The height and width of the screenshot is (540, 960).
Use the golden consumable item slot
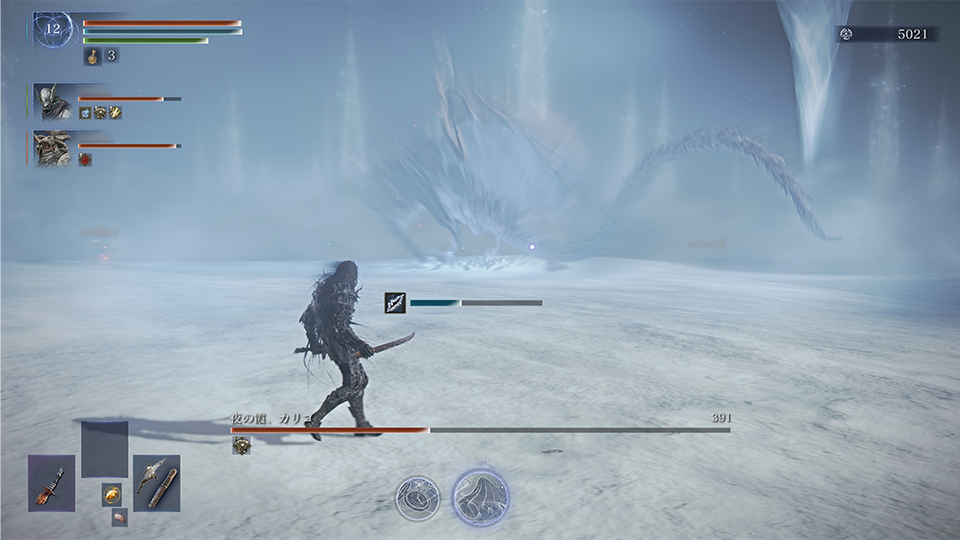(x=111, y=494)
